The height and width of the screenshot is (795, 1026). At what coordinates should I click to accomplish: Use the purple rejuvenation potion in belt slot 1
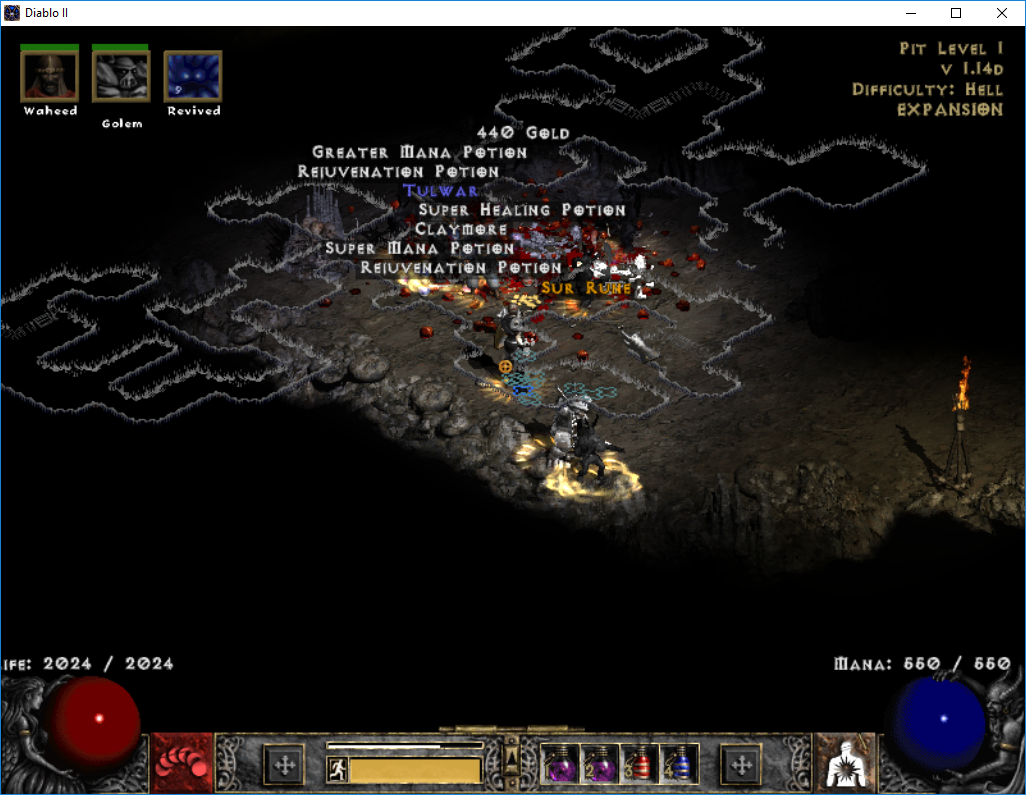tap(559, 765)
